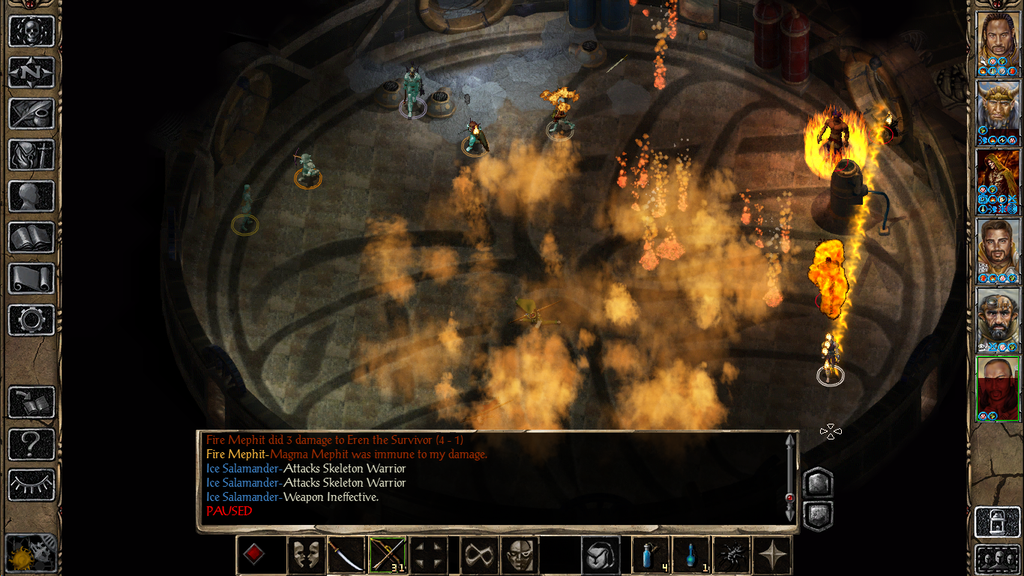Open the mage spellbook icon

pos(31,237)
